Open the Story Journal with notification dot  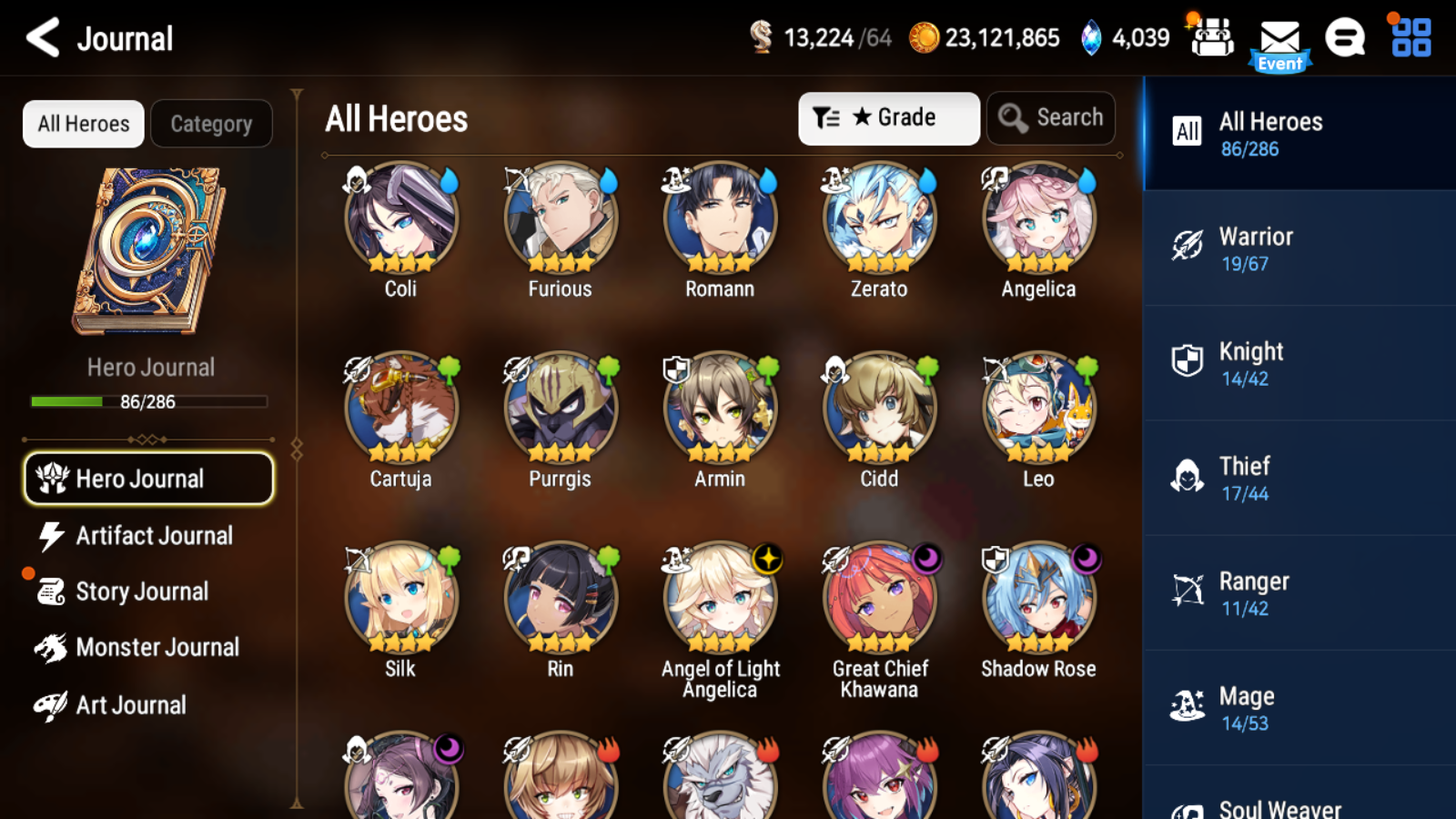(141, 591)
